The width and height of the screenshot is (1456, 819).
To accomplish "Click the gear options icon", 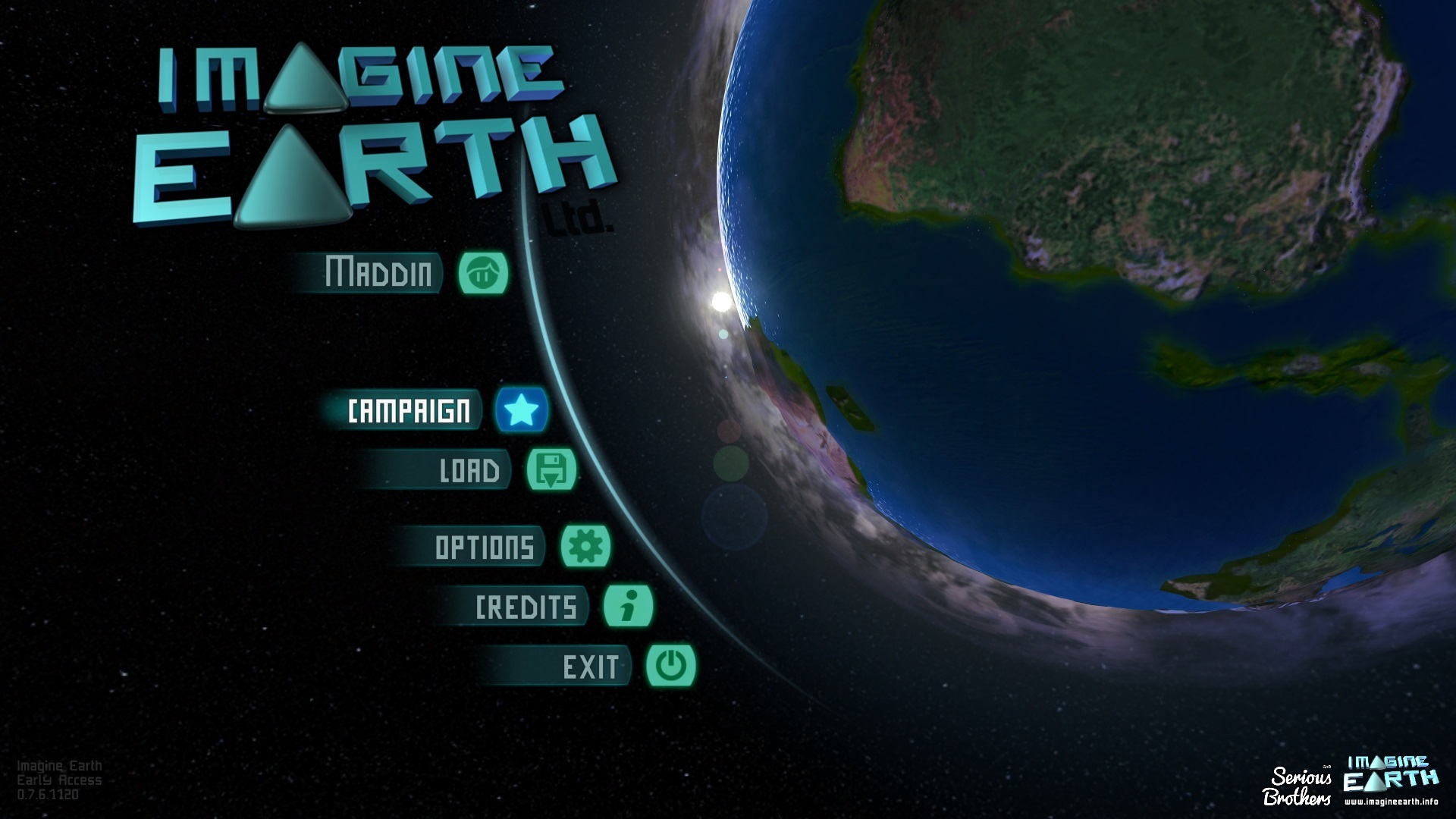I will tap(585, 546).
